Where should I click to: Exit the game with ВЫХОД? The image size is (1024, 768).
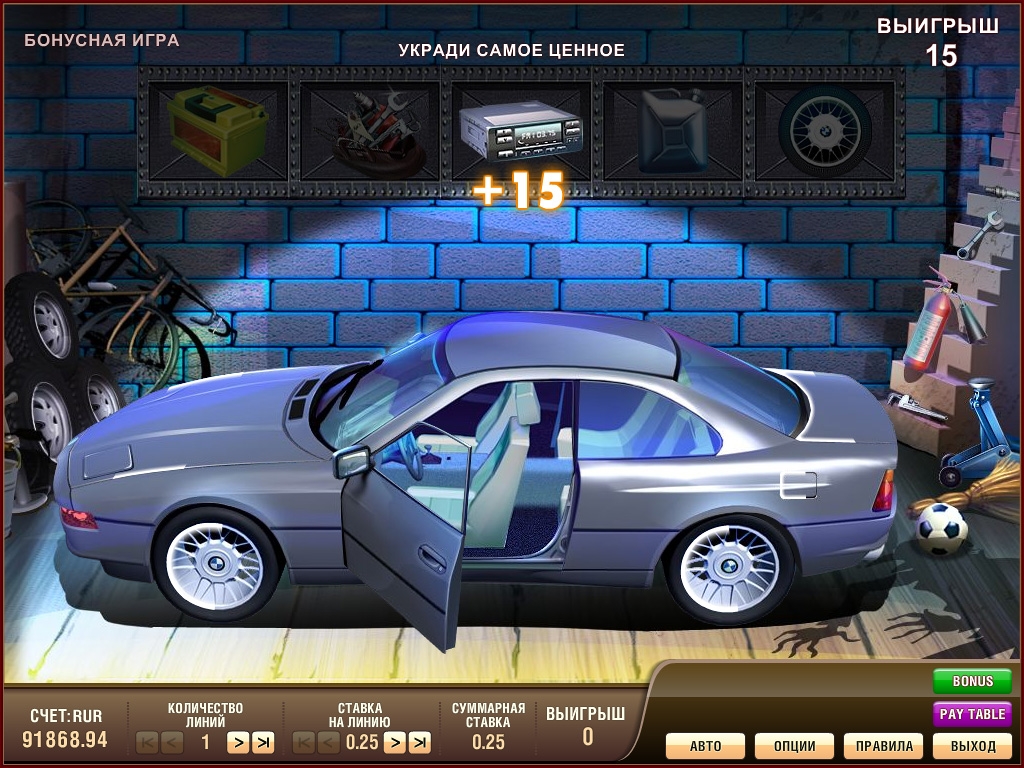point(972,746)
